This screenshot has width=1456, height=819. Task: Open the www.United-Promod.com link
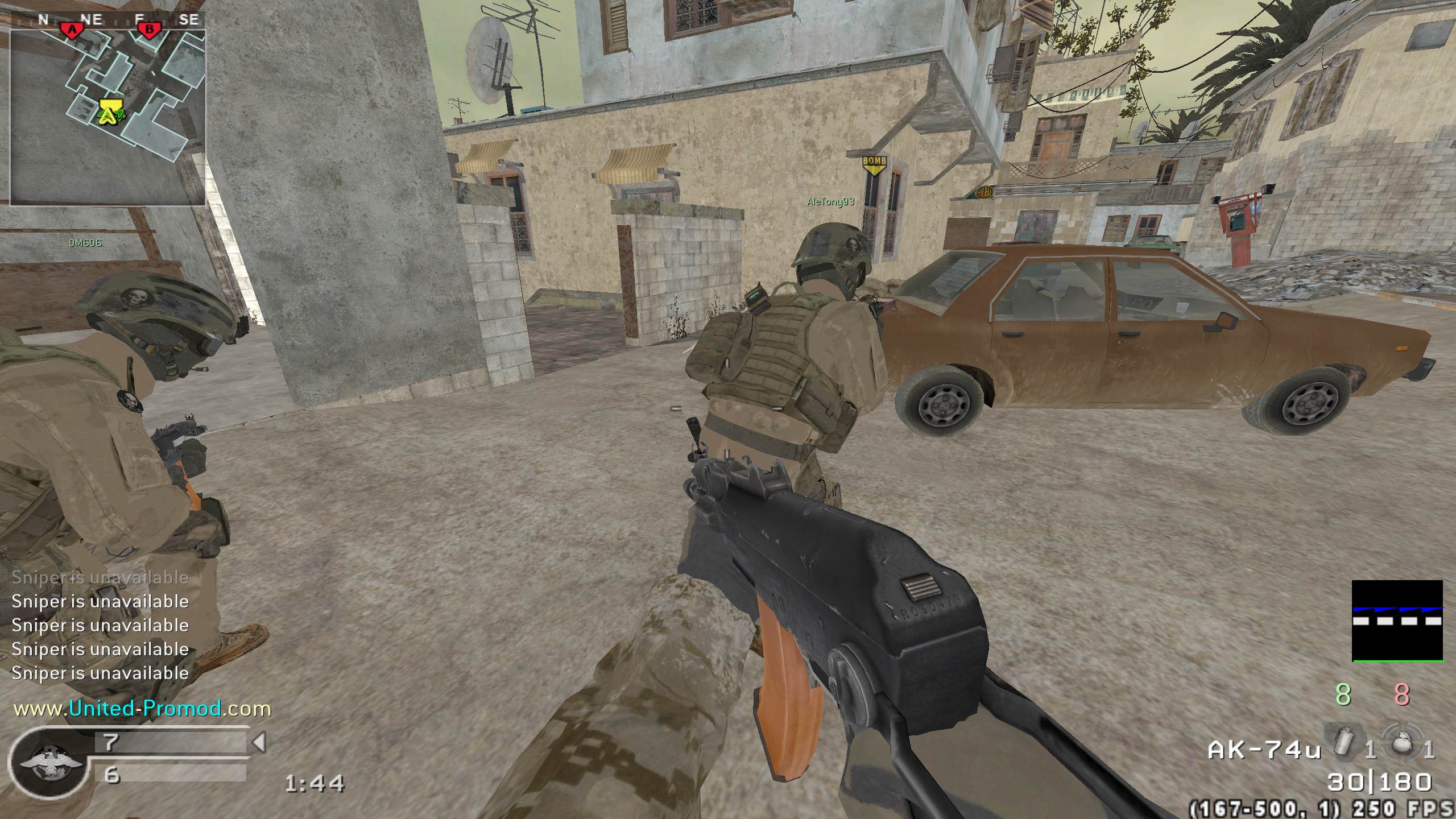(142, 709)
